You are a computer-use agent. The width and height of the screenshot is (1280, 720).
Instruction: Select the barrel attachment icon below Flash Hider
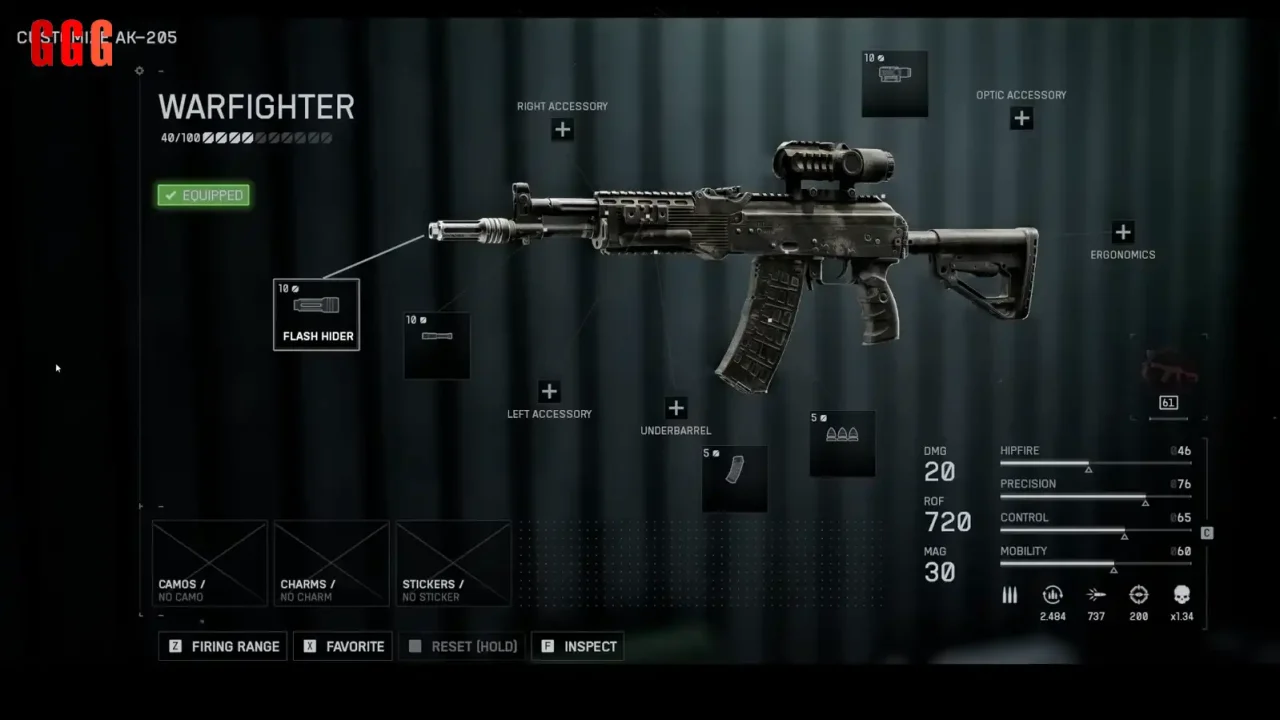coord(436,345)
